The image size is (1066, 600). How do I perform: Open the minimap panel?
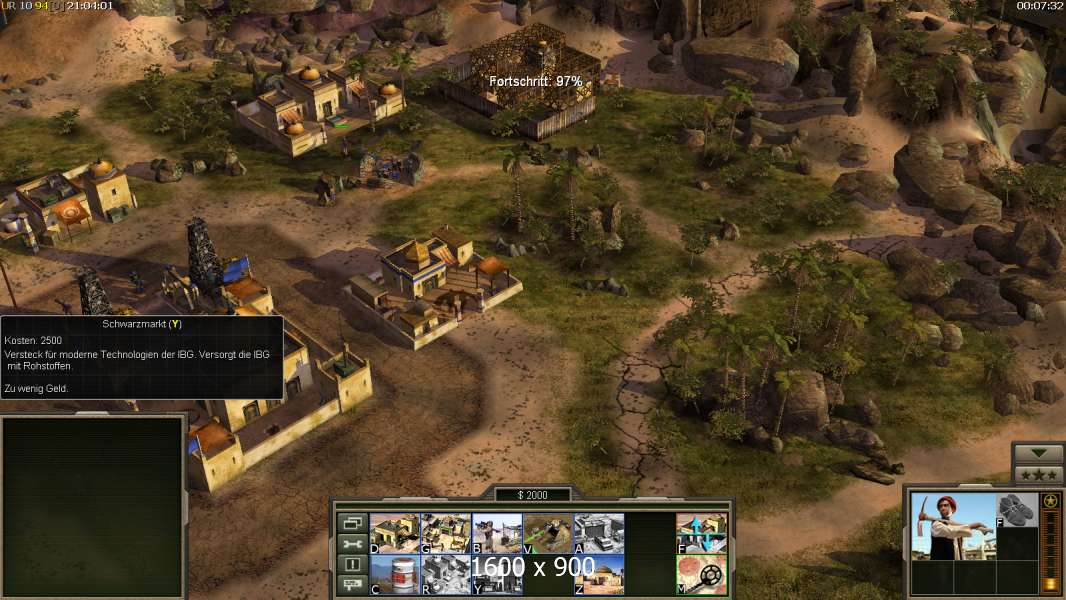click(93, 507)
